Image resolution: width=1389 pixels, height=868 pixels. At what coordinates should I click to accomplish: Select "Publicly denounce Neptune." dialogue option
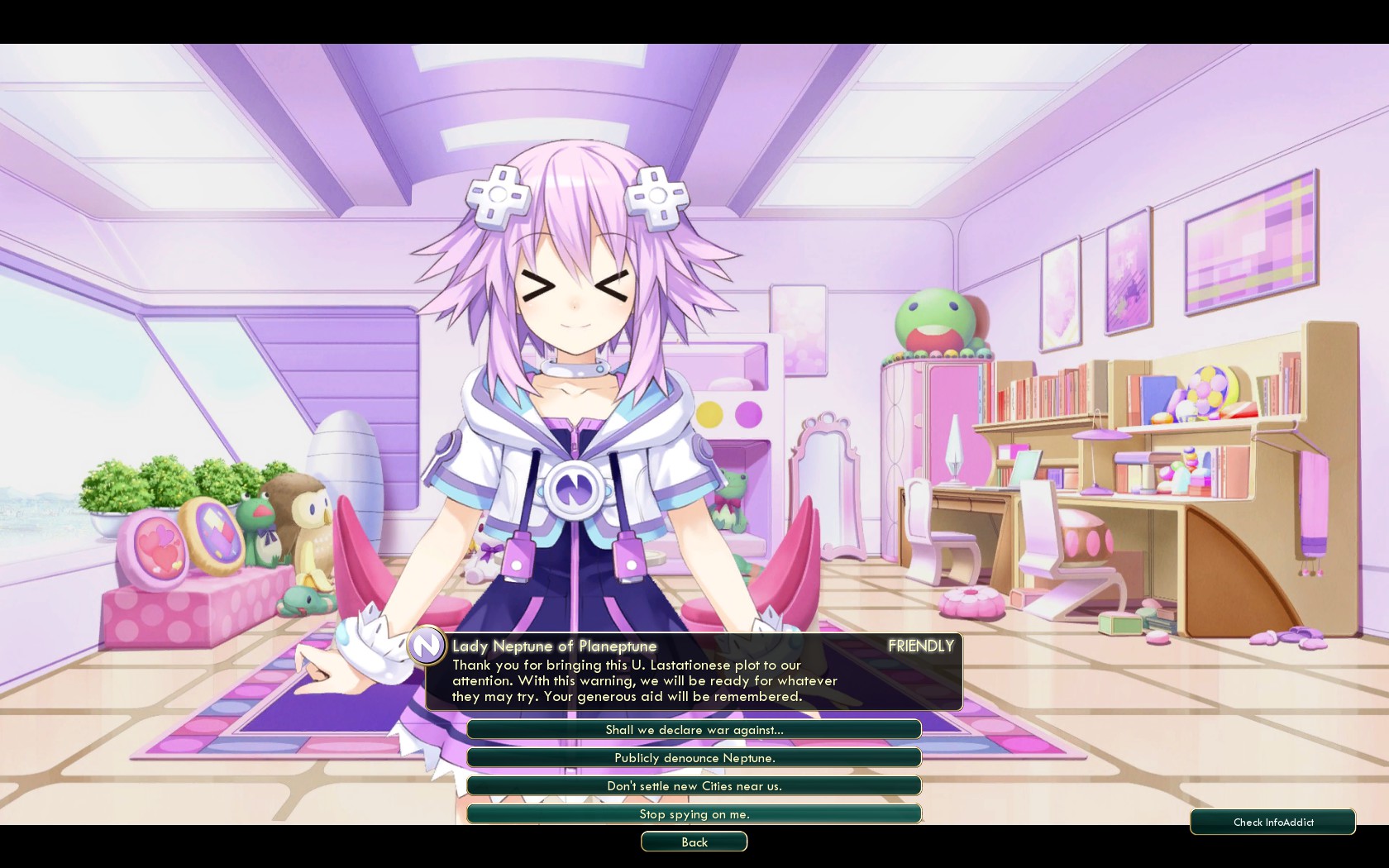[694, 757]
